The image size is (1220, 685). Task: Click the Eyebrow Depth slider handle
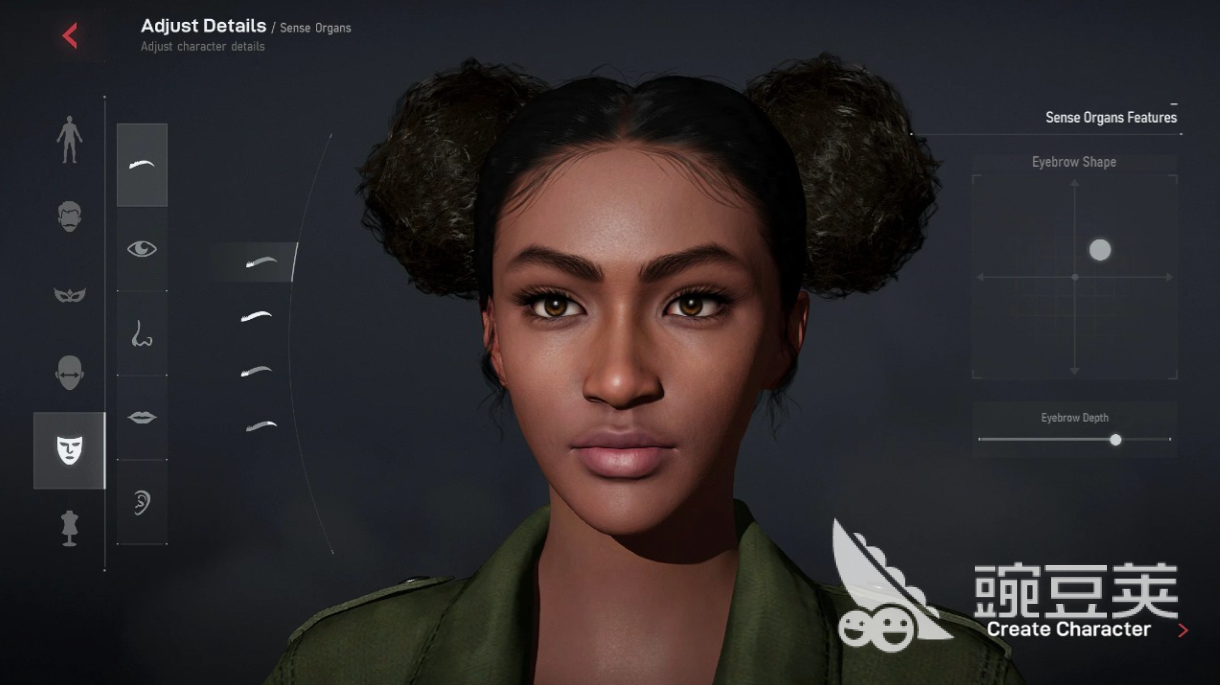[1115, 439]
